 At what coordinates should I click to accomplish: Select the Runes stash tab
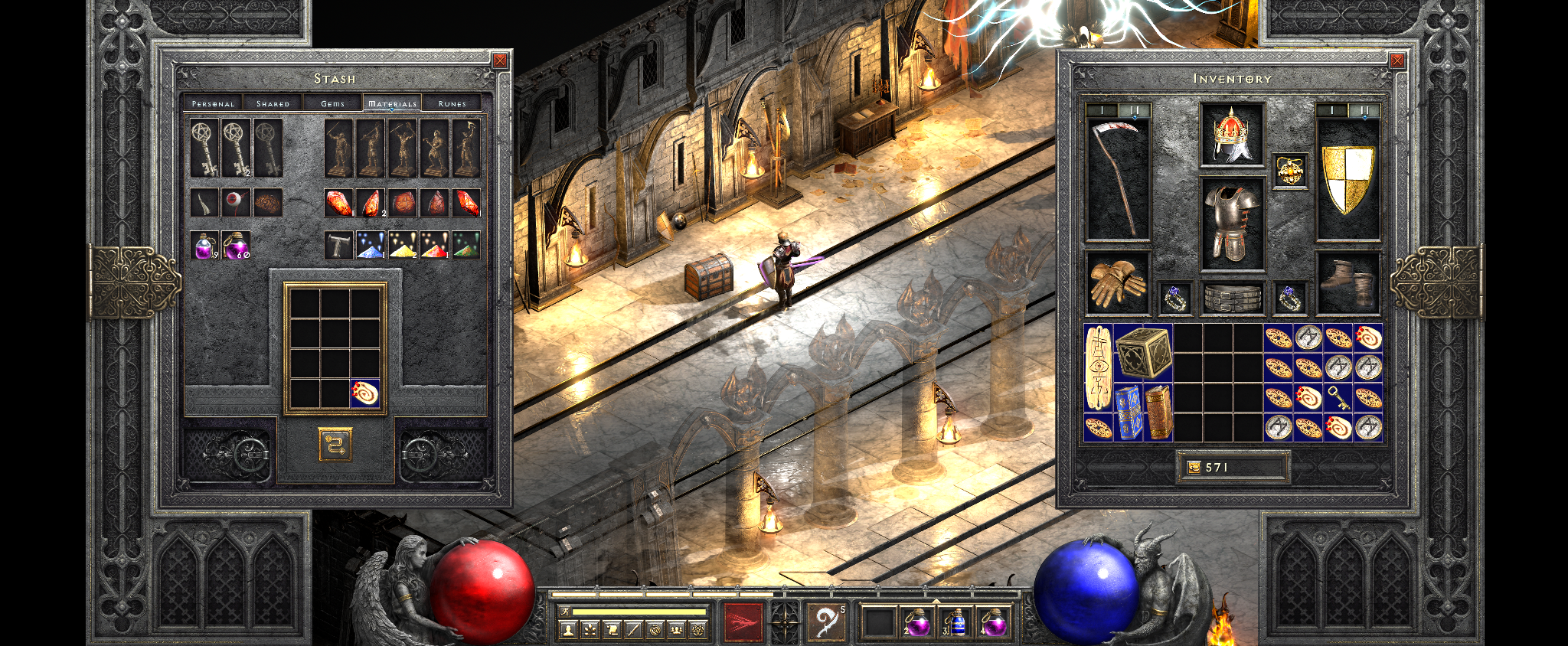pyautogui.click(x=452, y=103)
